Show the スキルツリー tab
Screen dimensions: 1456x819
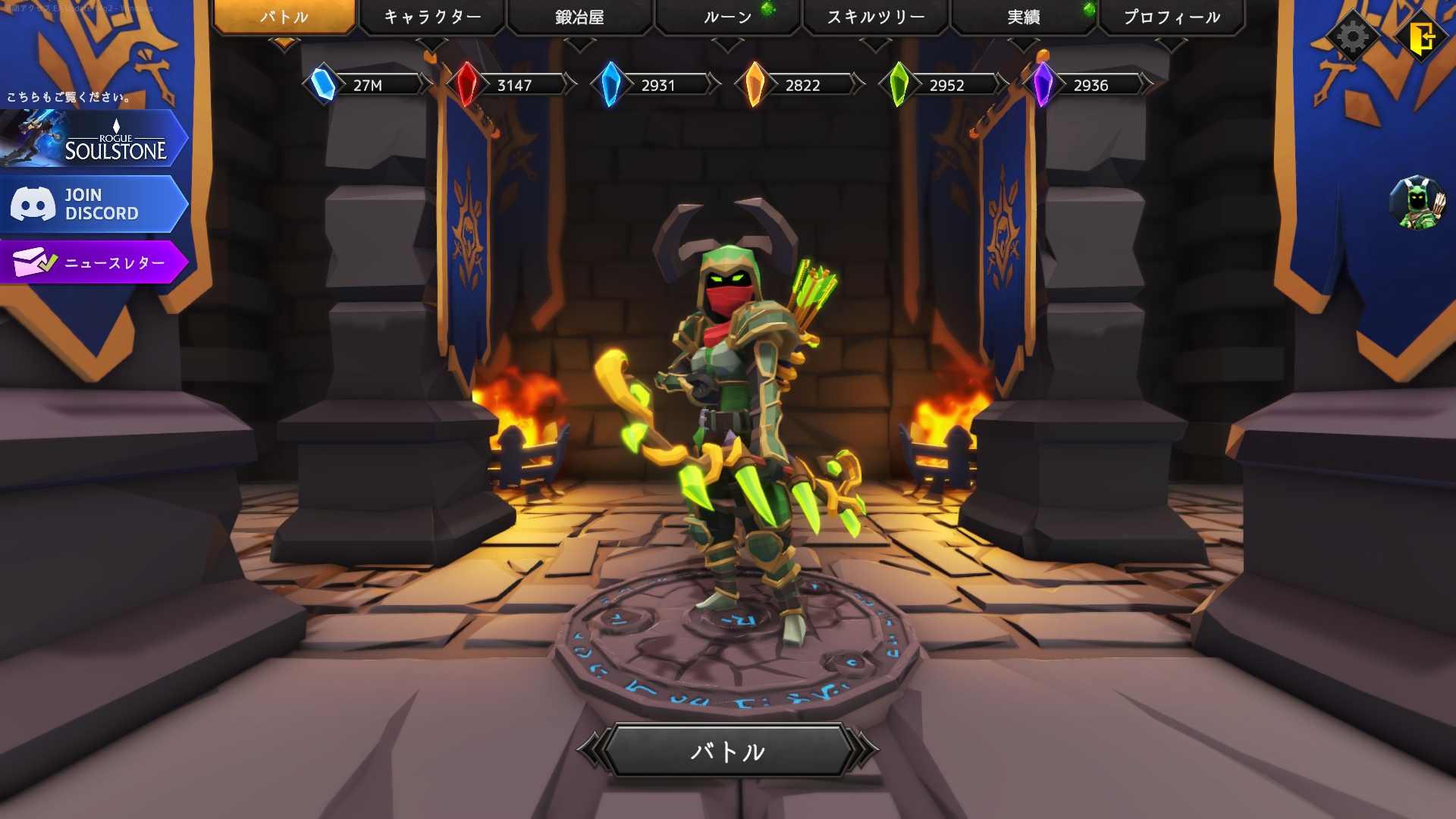pos(875,17)
